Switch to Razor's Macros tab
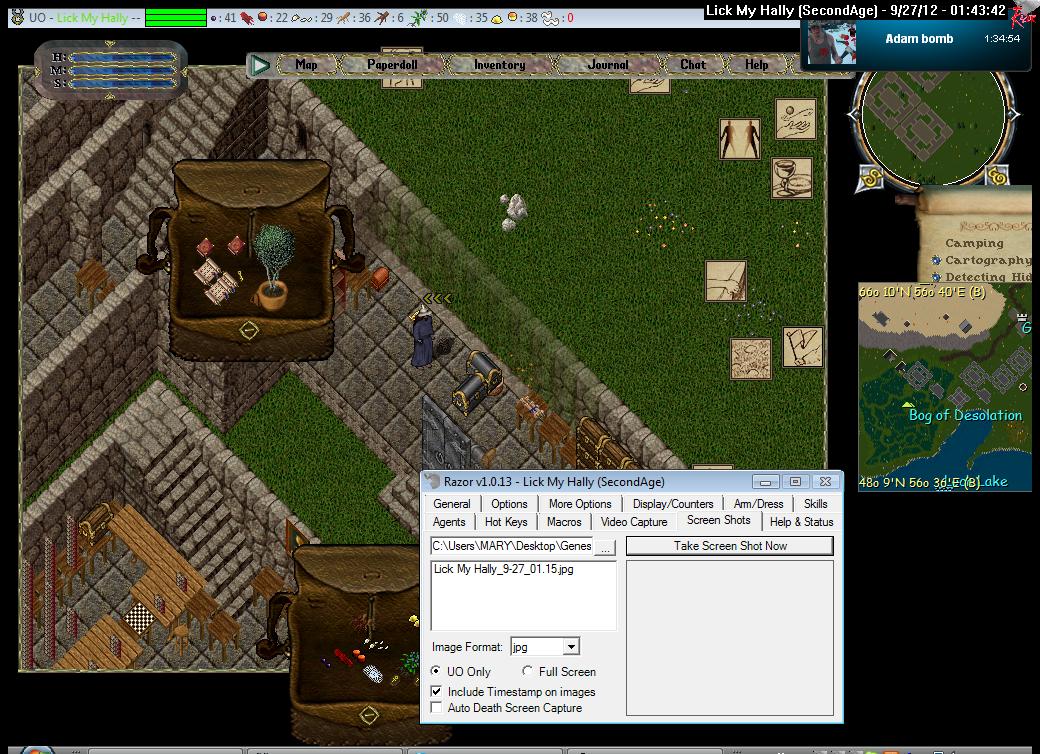 [564, 522]
